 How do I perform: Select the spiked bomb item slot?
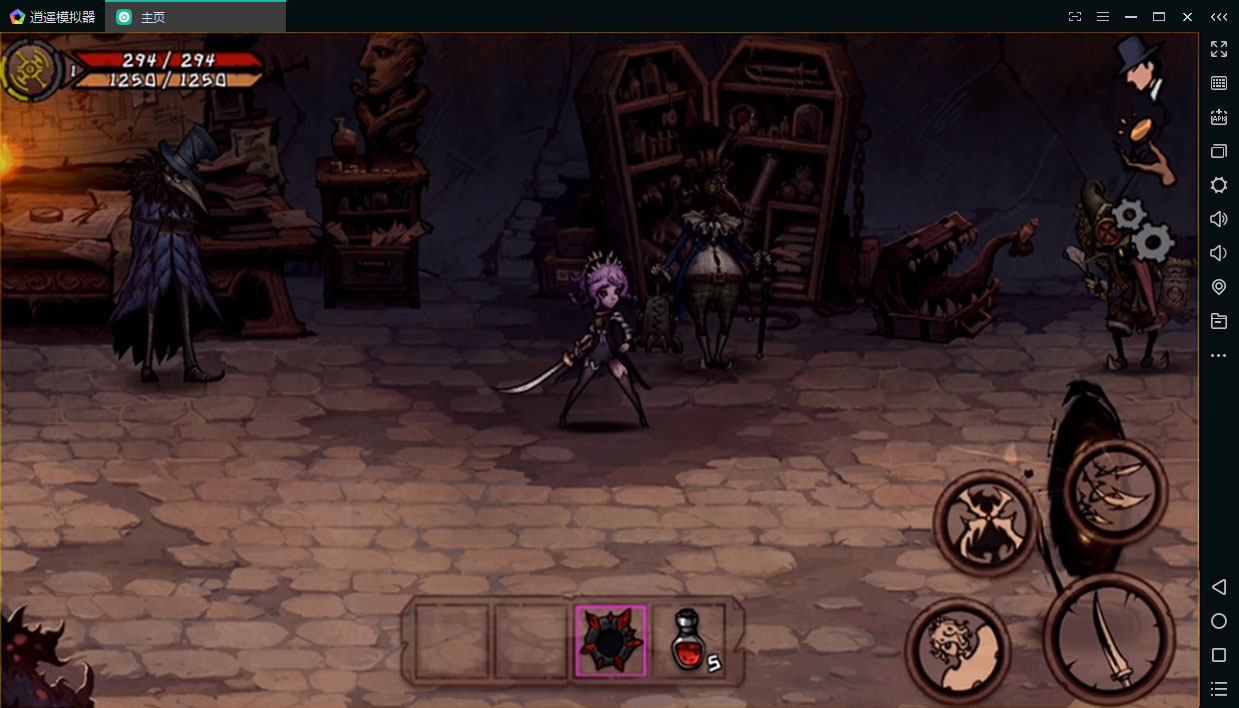coord(611,640)
